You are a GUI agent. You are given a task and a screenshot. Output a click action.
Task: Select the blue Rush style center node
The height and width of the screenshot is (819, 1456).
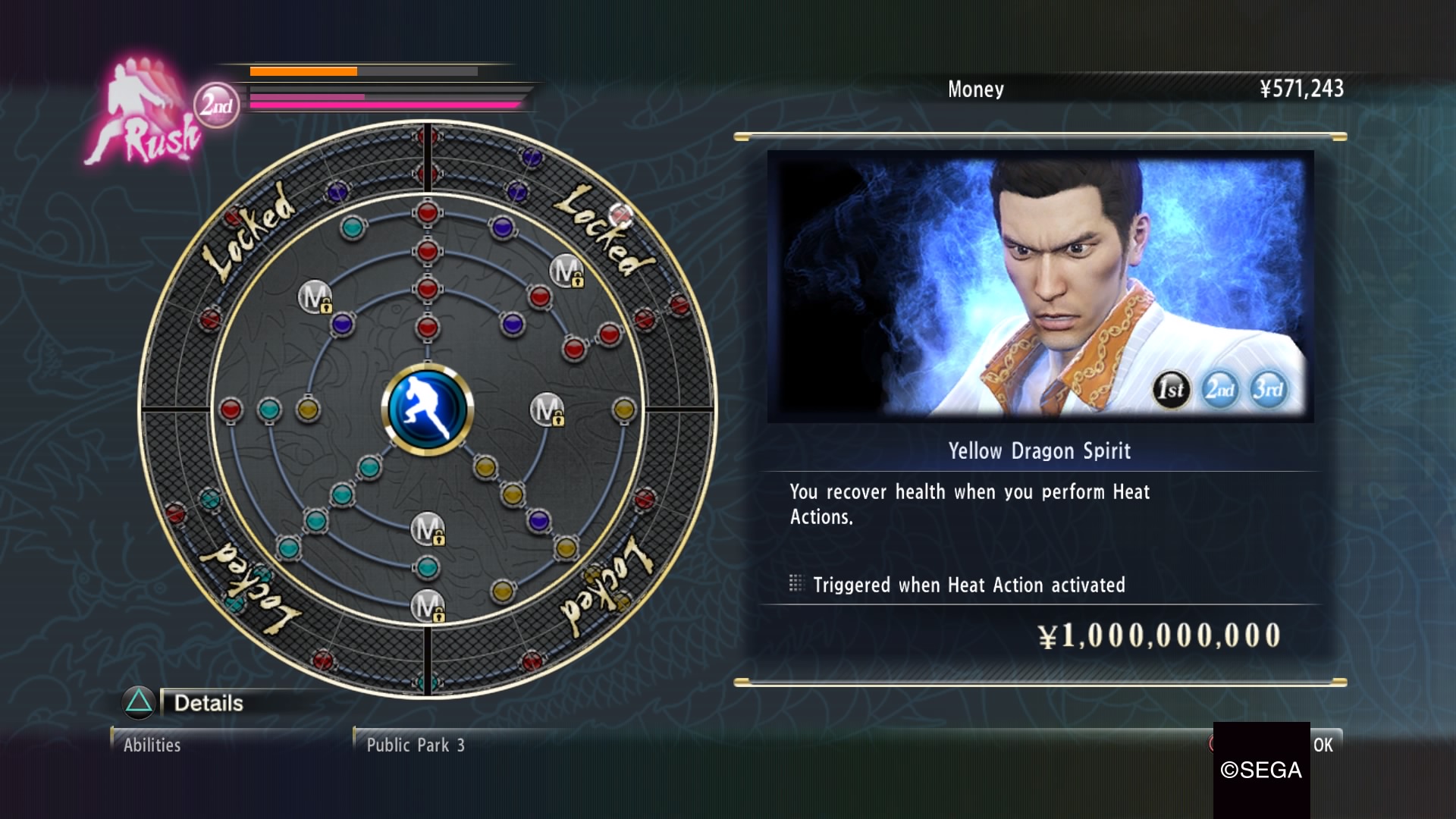coord(428,409)
